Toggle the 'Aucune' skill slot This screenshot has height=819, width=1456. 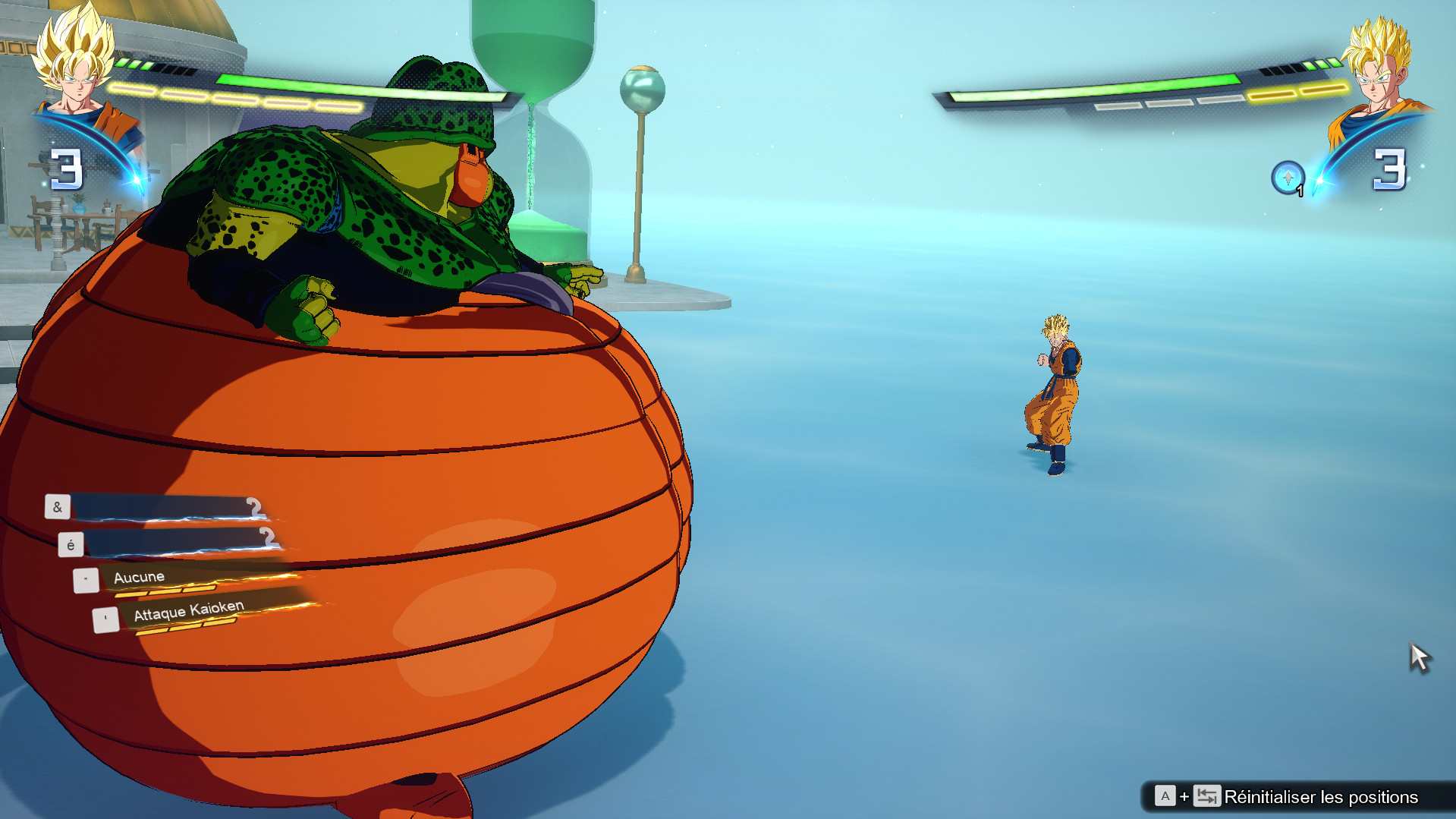(140, 577)
